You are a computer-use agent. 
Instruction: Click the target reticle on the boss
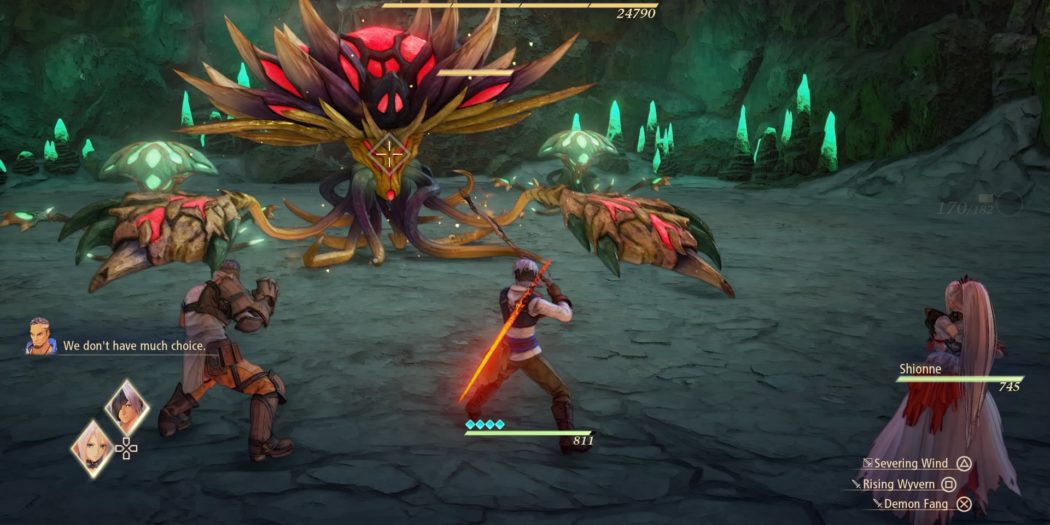tap(387, 155)
